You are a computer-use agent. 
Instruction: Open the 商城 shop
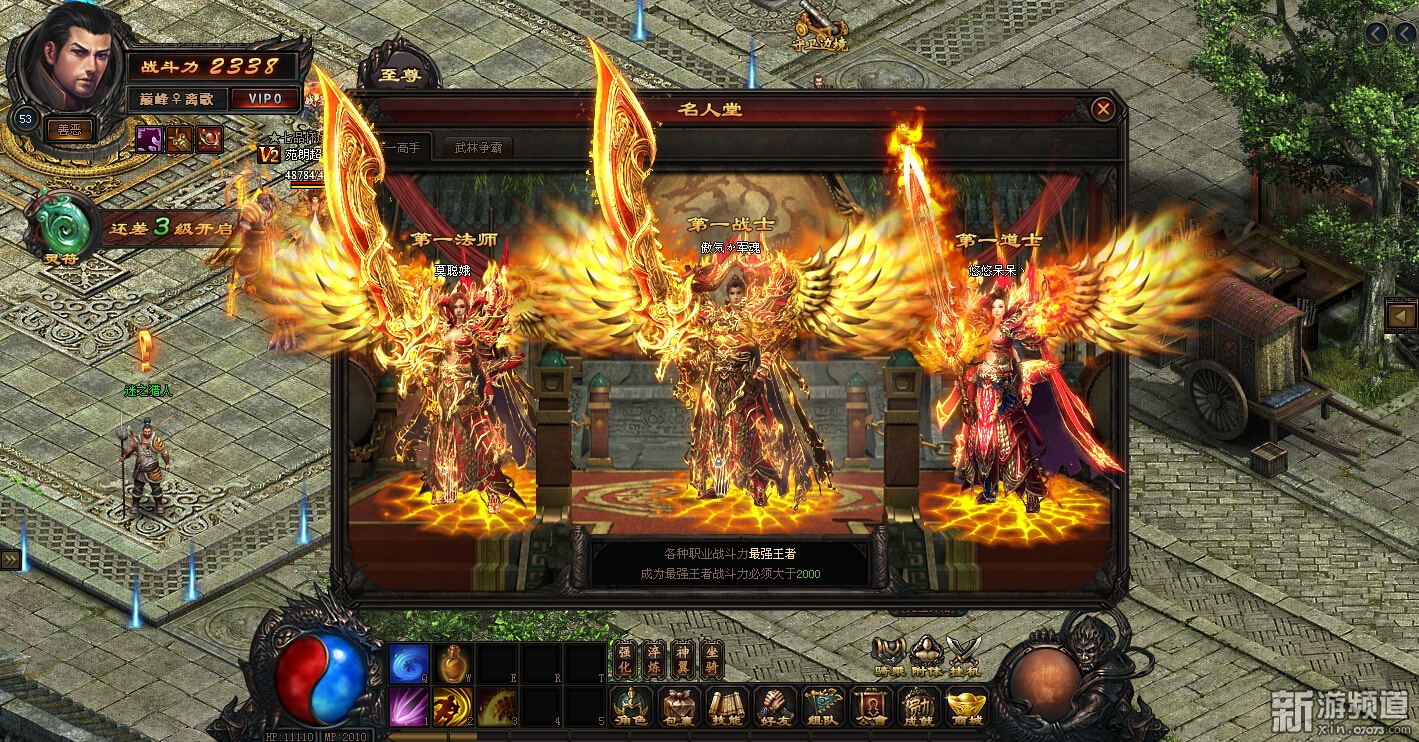pos(966,706)
